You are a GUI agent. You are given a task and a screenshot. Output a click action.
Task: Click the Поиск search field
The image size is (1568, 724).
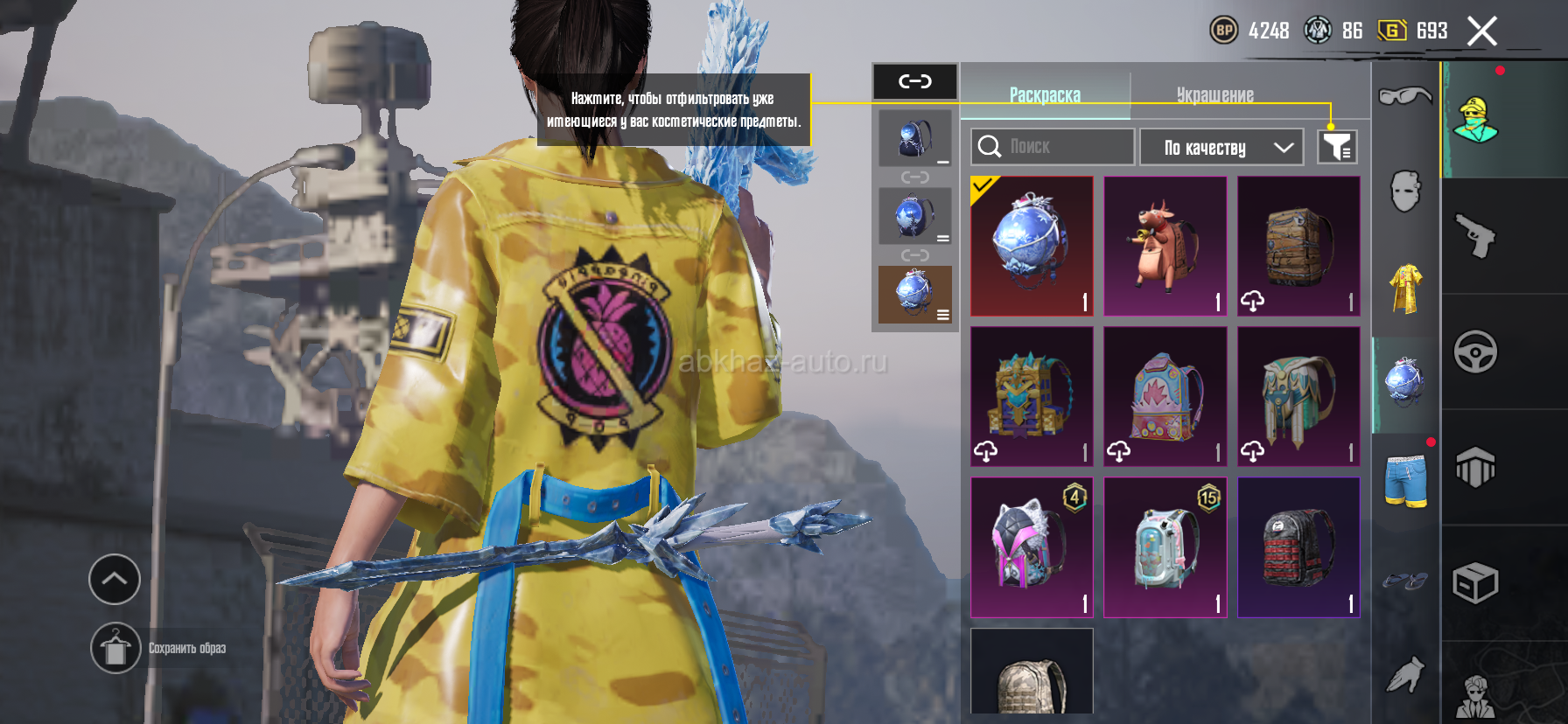(x=1053, y=147)
